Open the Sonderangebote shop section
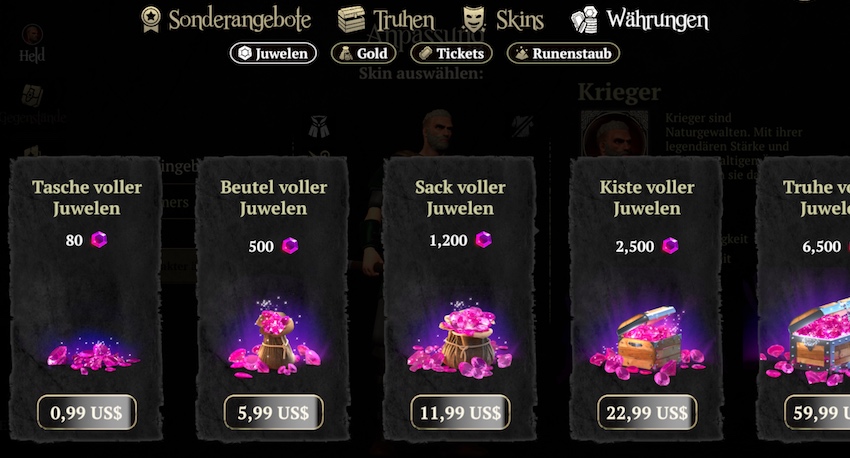850x458 pixels. (226, 19)
